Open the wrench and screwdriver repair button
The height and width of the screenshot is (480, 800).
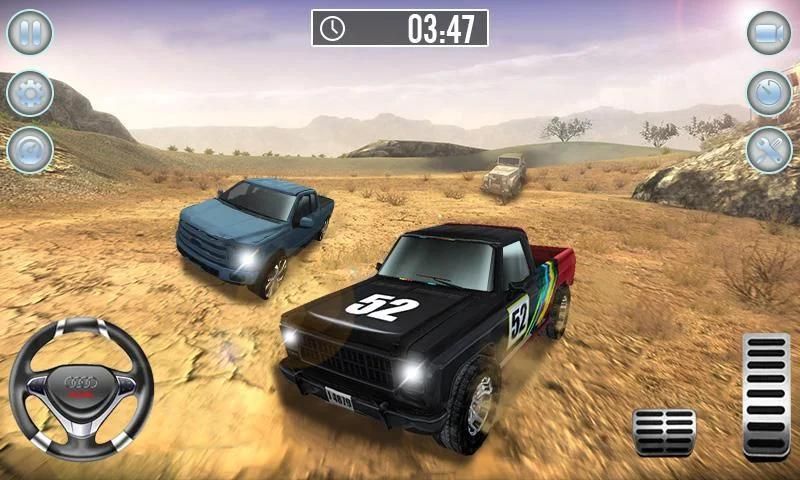click(x=769, y=150)
